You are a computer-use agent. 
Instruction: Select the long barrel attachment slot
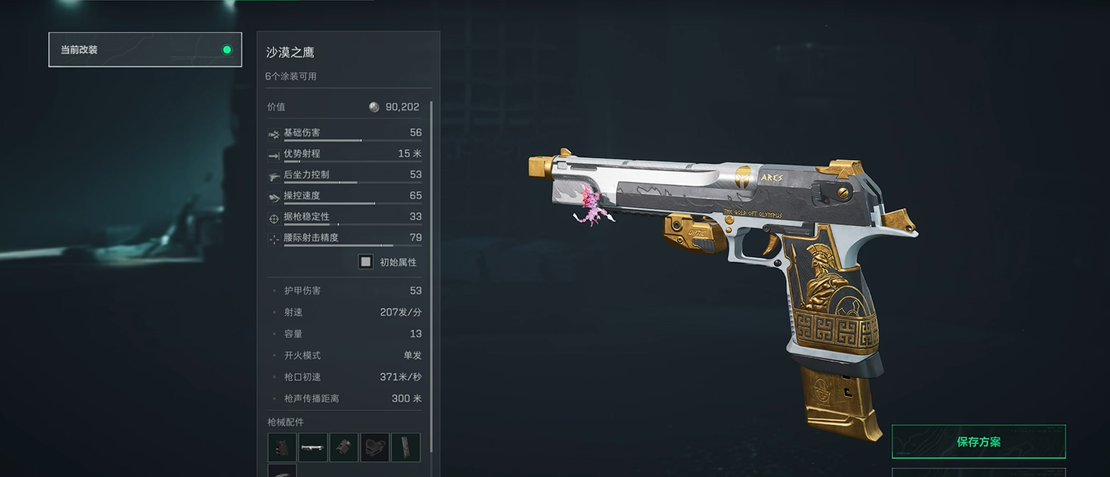point(313,447)
